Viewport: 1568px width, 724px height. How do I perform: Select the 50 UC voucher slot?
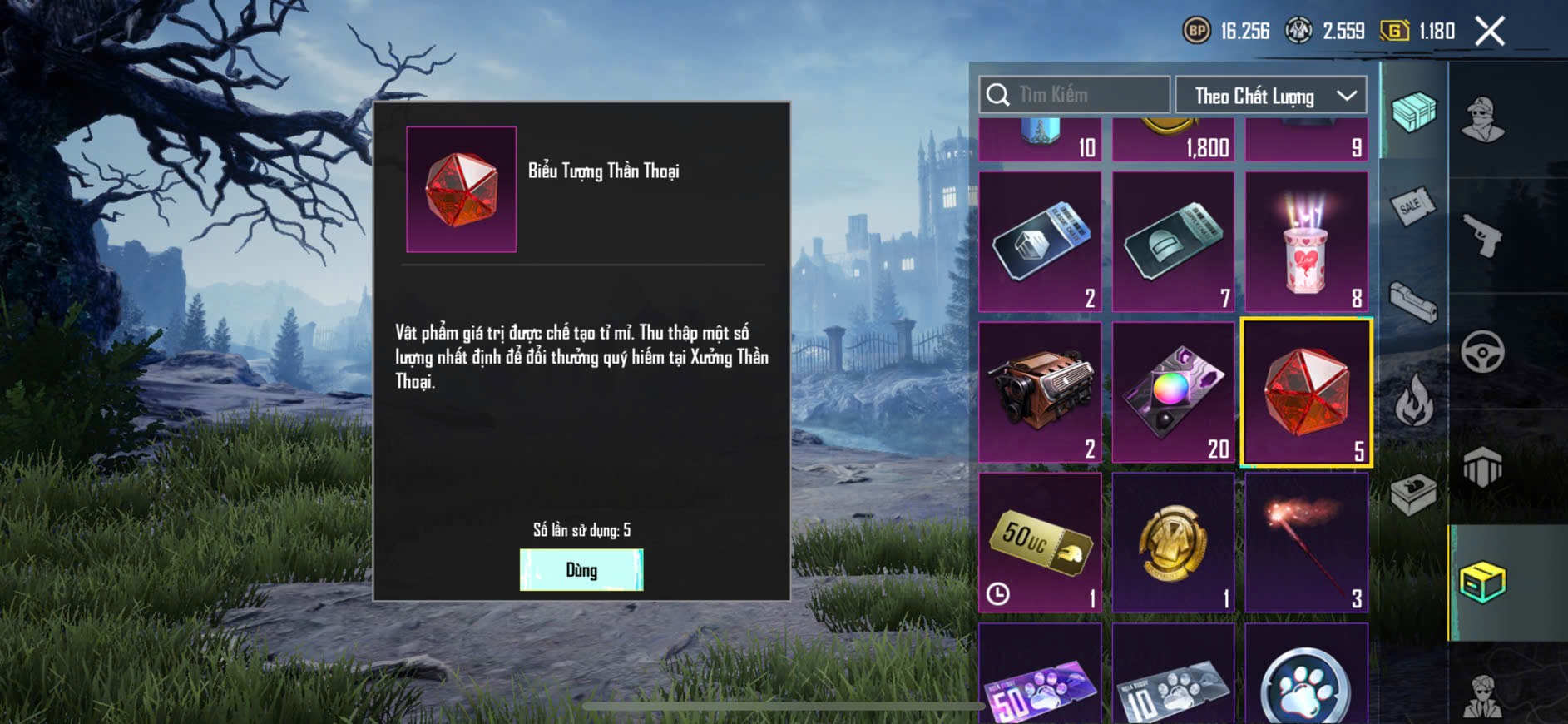1040,543
